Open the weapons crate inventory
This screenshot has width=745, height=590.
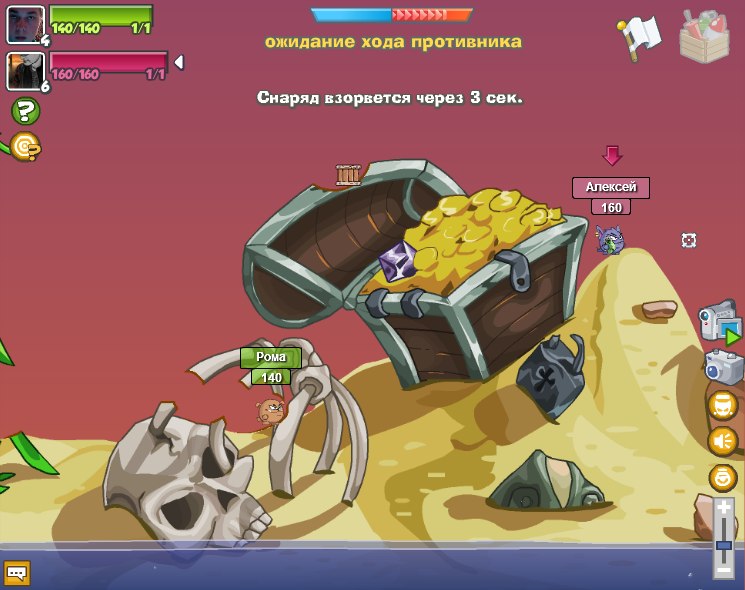[x=705, y=36]
